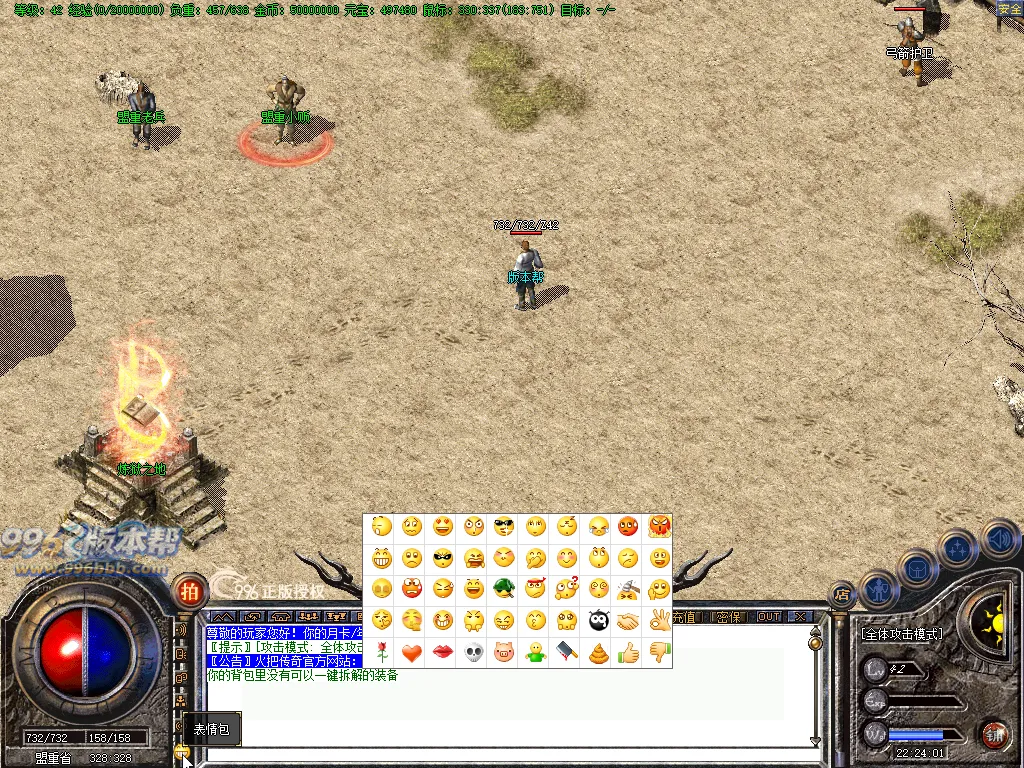Insert the orange heart emoji
Viewport: 1024px width, 768px height.
411,652
